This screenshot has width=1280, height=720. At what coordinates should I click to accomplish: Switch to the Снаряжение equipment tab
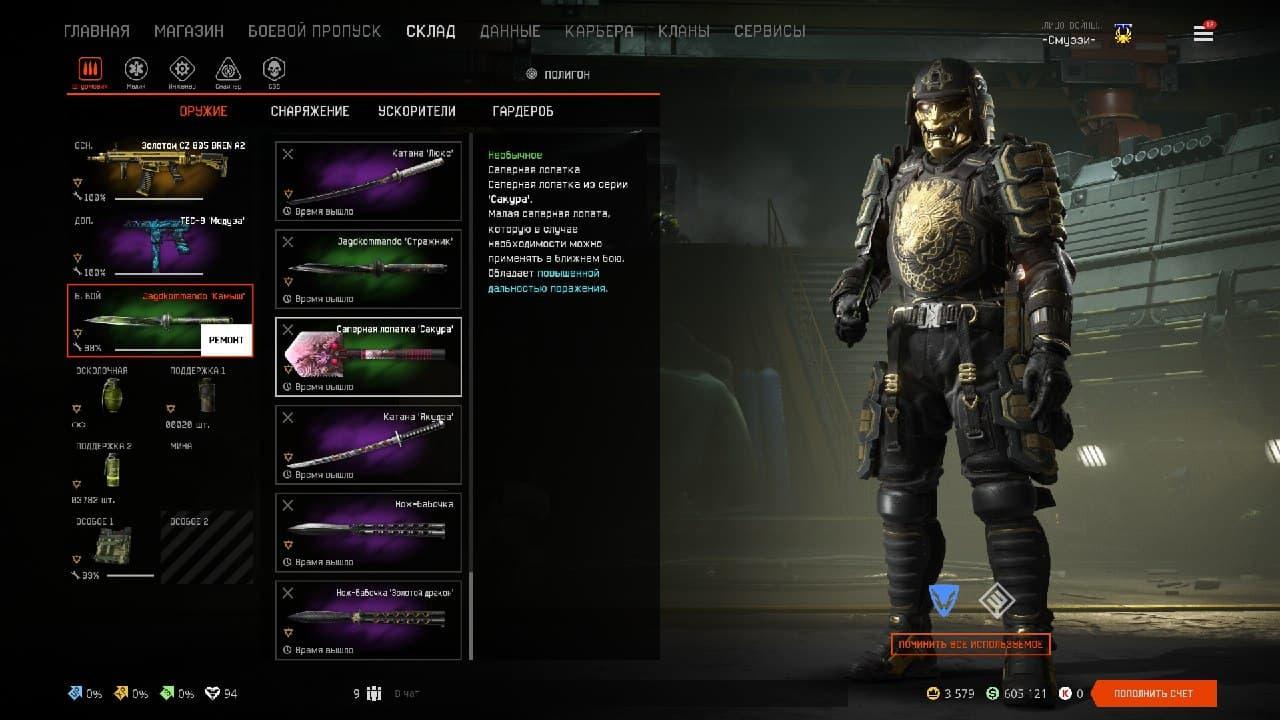tap(310, 111)
